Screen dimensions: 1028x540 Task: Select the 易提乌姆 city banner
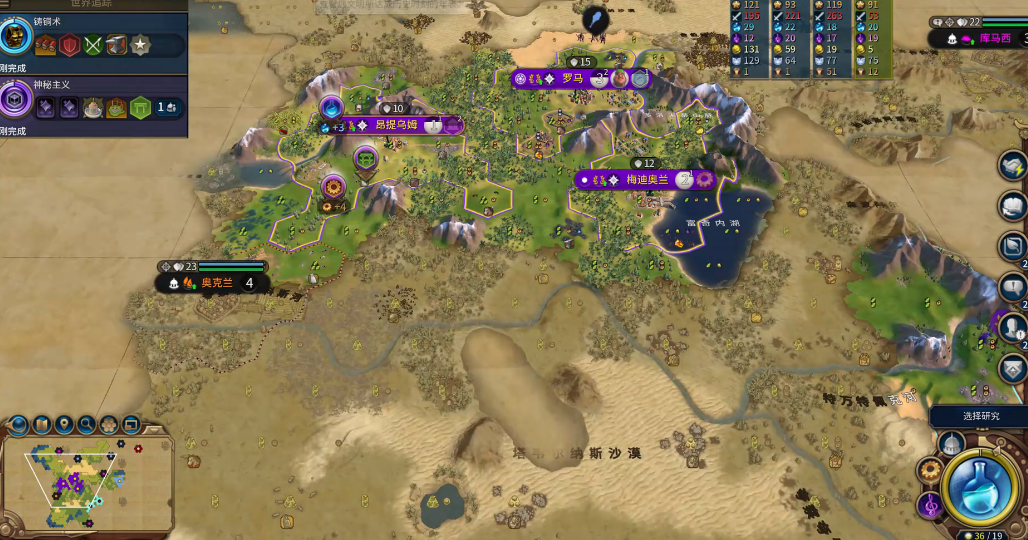coord(398,125)
